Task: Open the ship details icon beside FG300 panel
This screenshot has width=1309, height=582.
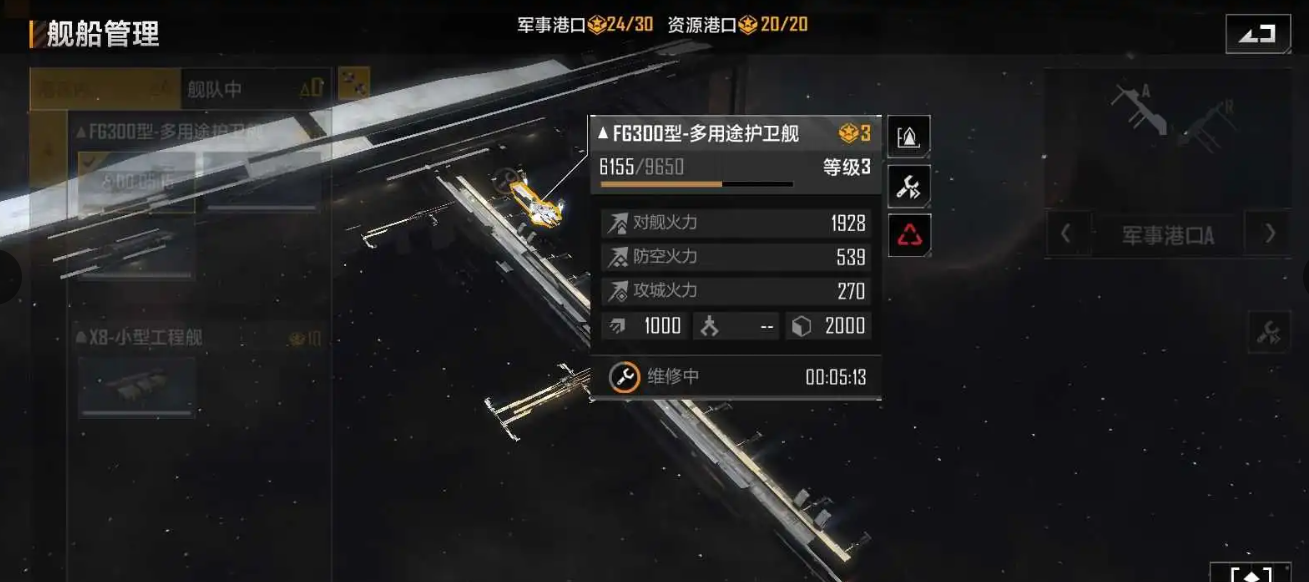Action: (909, 137)
